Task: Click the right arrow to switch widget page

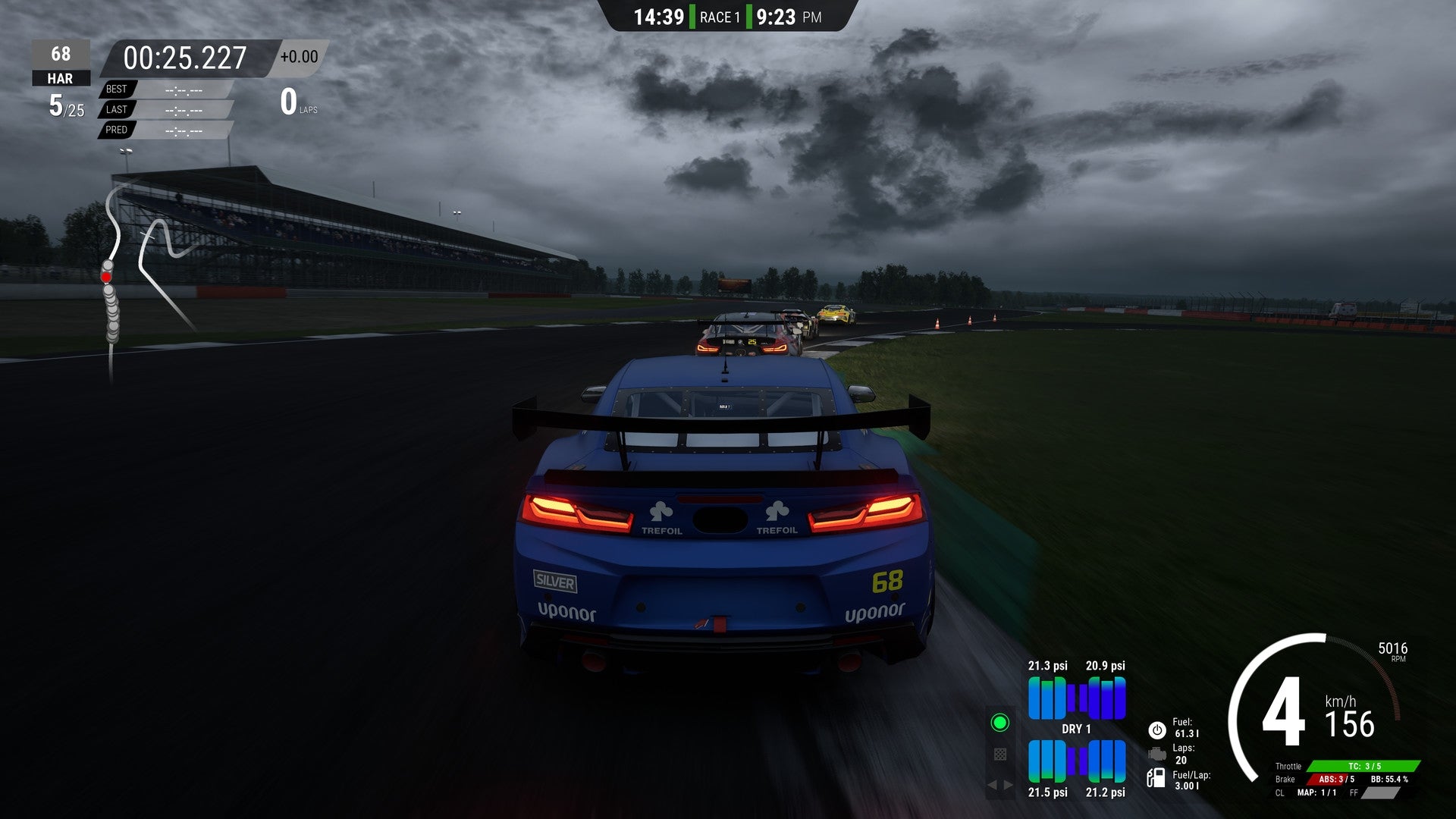Action: [1006, 785]
